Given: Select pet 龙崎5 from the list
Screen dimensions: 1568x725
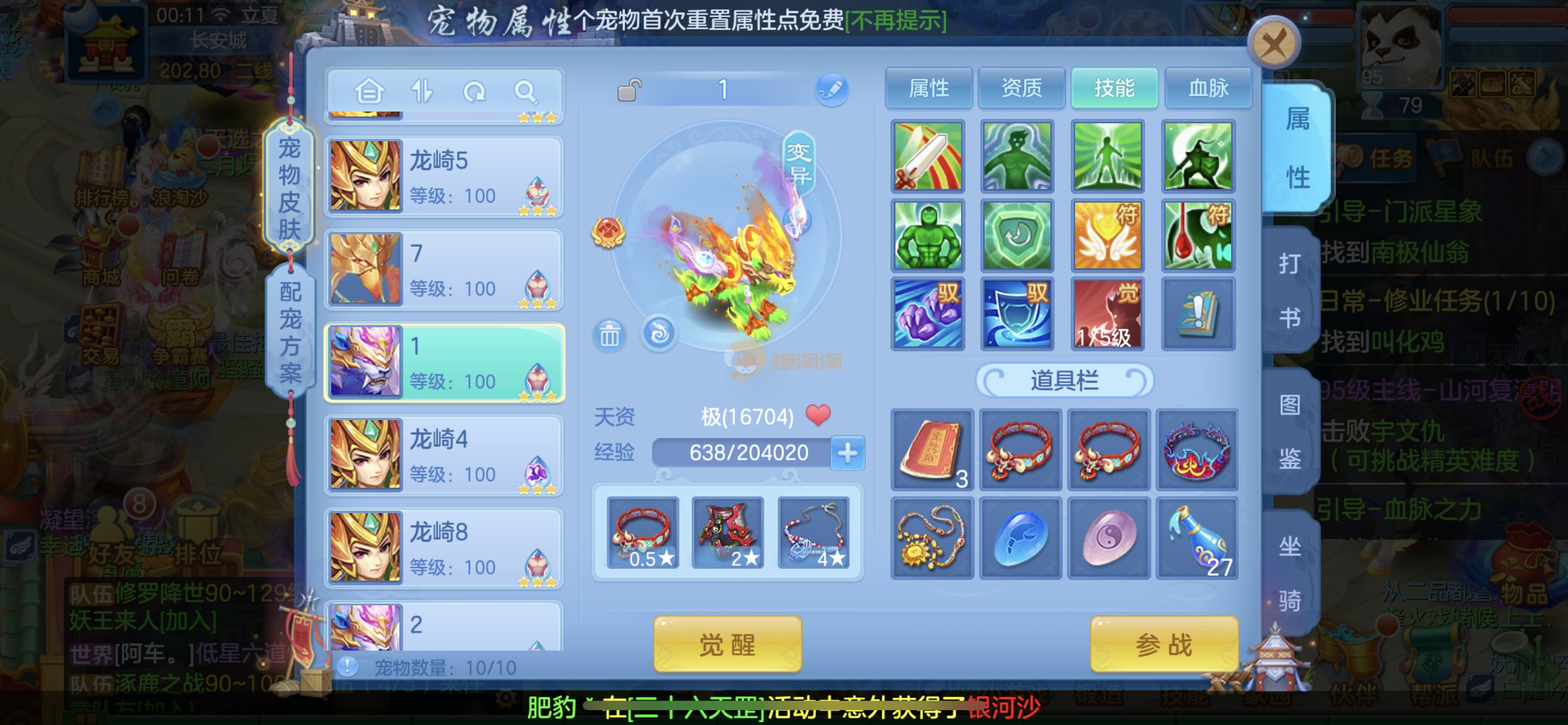Looking at the screenshot, I should click(443, 176).
